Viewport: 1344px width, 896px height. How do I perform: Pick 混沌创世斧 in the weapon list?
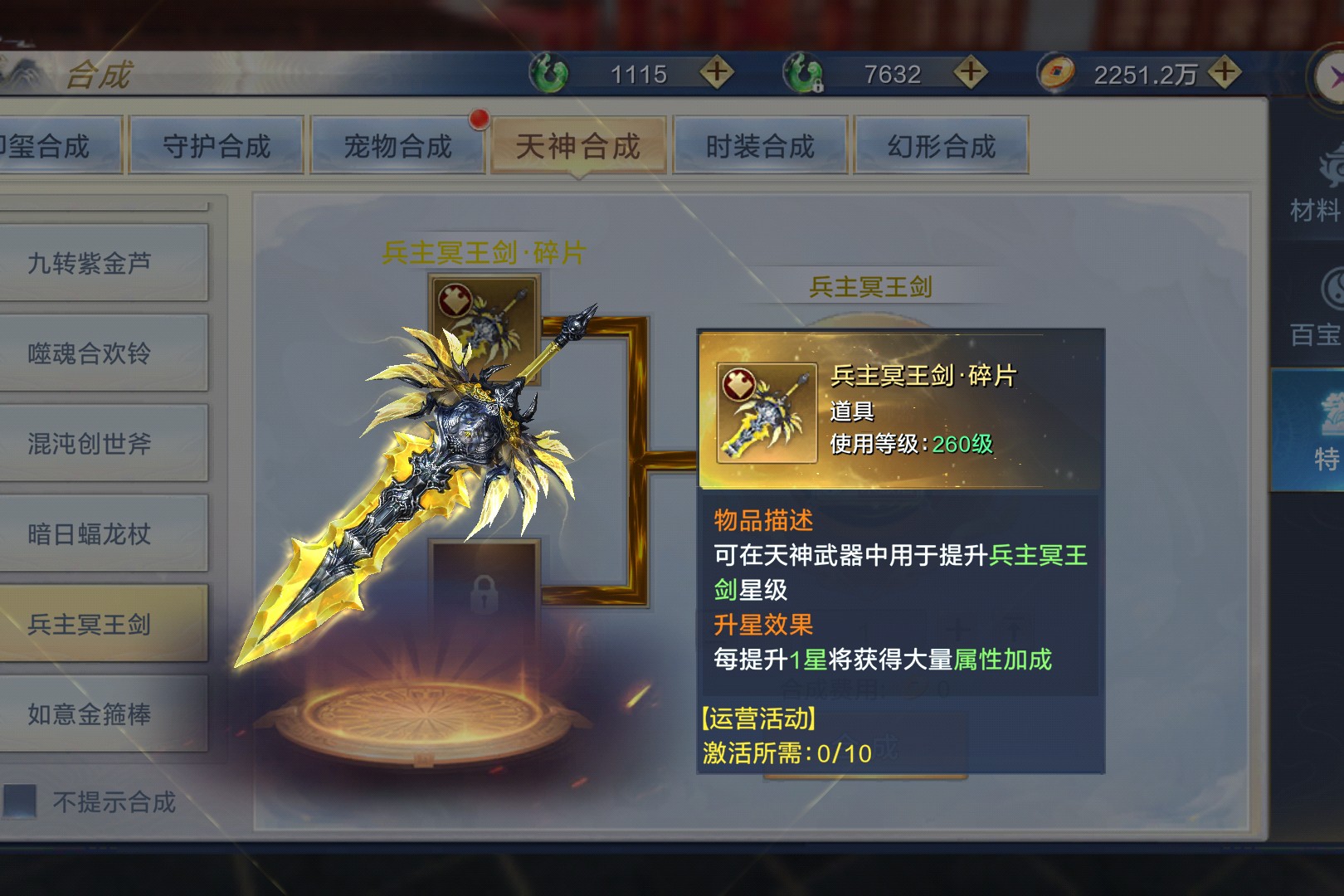[x=90, y=444]
